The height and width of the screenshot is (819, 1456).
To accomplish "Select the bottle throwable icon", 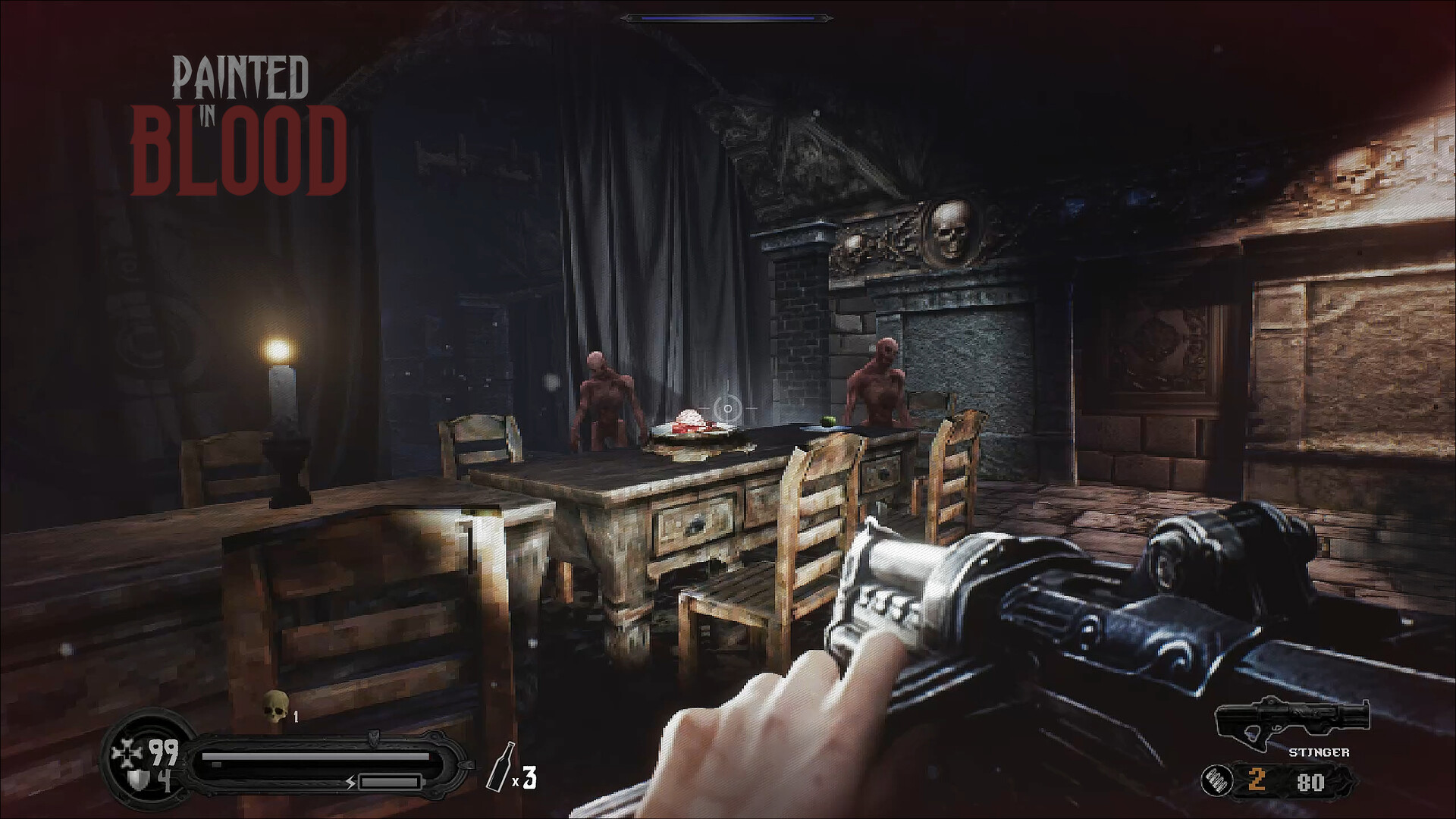I will (x=500, y=767).
